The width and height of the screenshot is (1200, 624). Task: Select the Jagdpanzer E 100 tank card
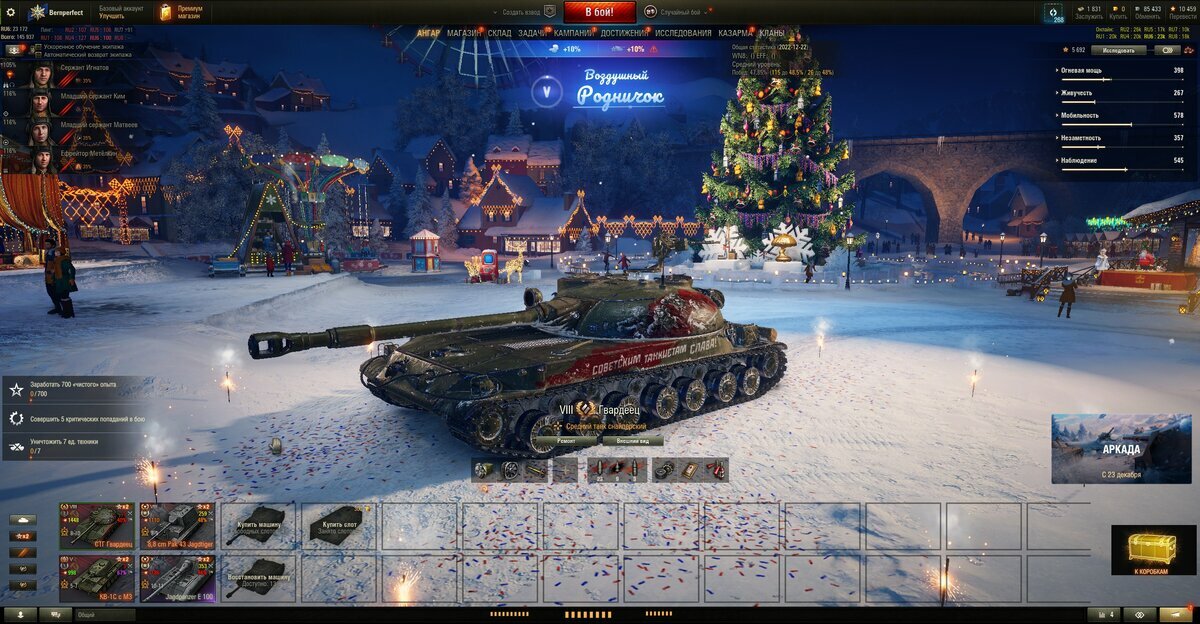click(177, 579)
